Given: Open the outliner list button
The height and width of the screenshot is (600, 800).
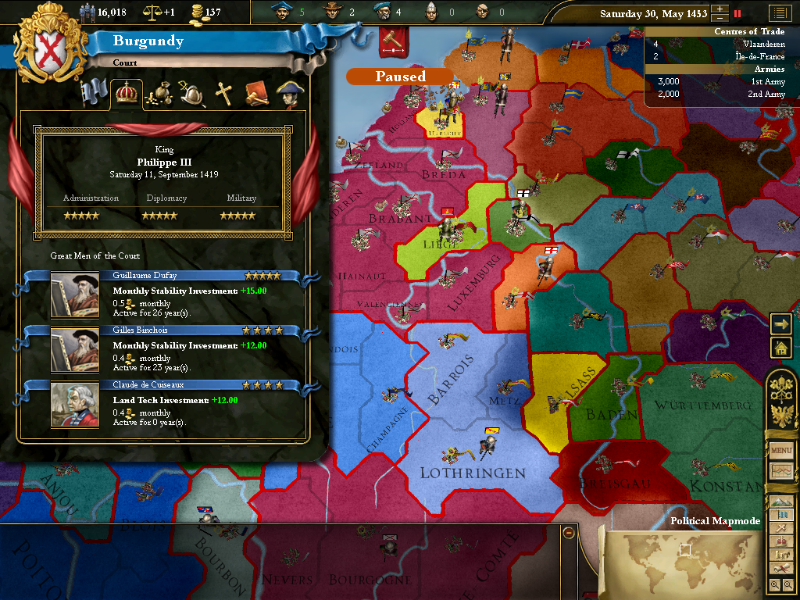Looking at the screenshot, I should coord(779,13).
